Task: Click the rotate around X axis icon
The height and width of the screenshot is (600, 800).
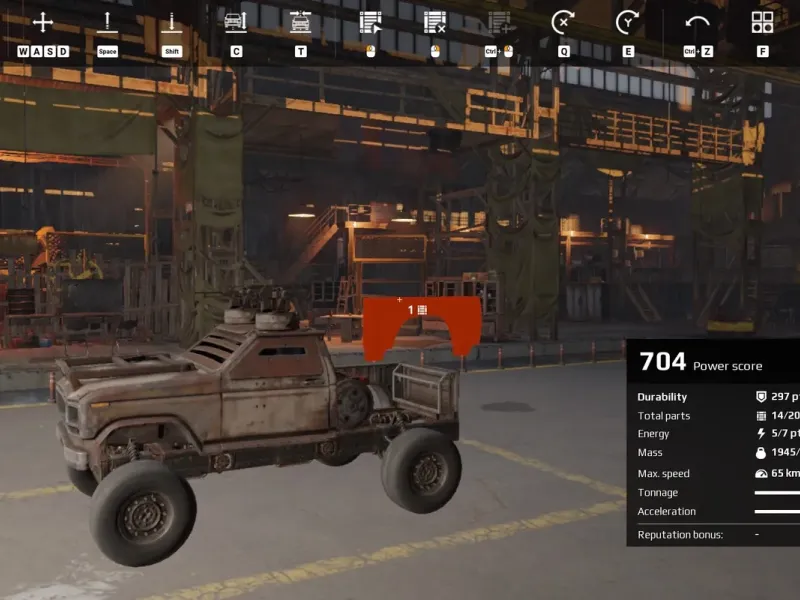Action: [x=563, y=22]
